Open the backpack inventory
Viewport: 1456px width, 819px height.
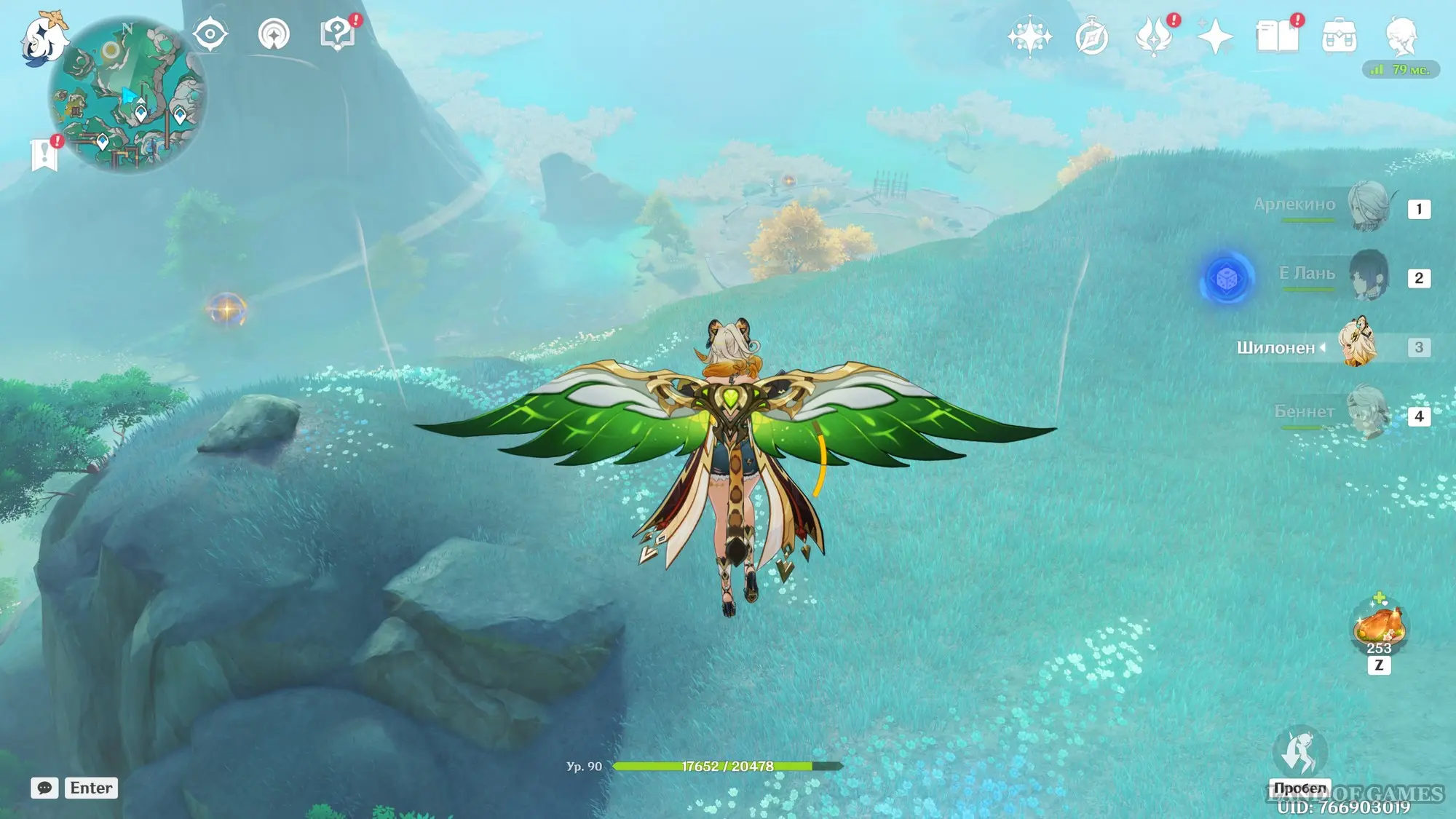(1339, 36)
